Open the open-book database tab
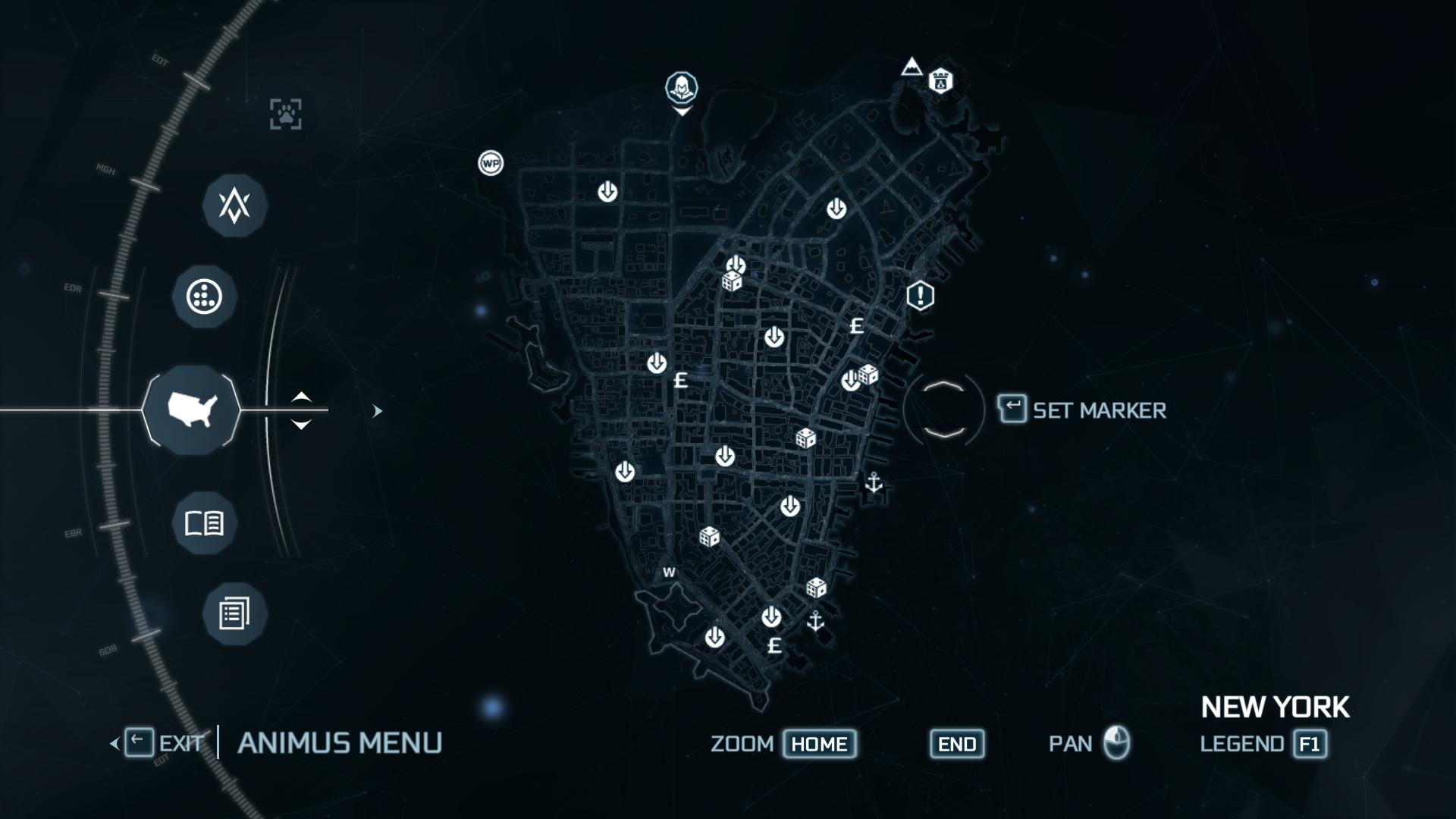Screen dimensions: 1456x819 (204, 523)
